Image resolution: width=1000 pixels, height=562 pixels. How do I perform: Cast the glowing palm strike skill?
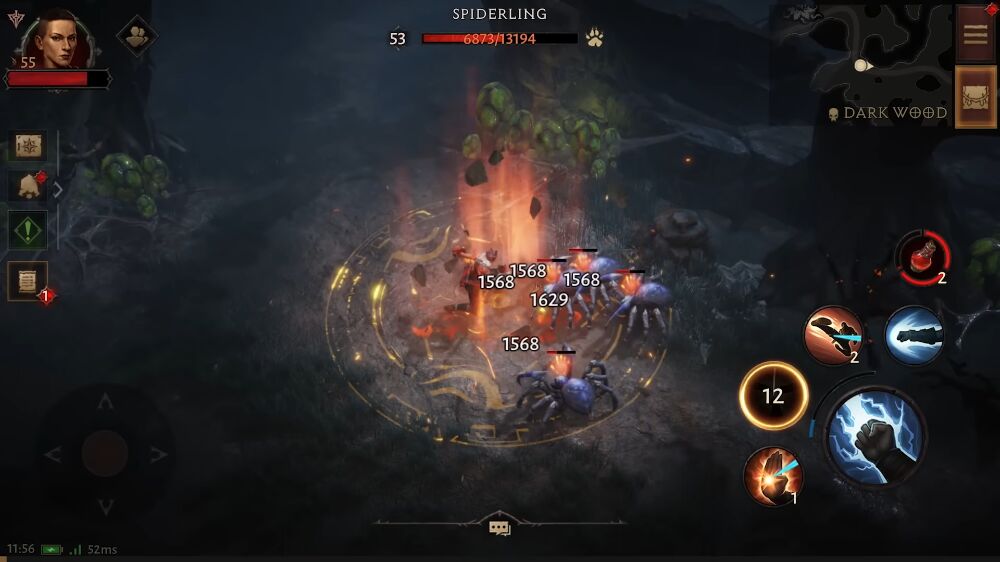(x=773, y=475)
